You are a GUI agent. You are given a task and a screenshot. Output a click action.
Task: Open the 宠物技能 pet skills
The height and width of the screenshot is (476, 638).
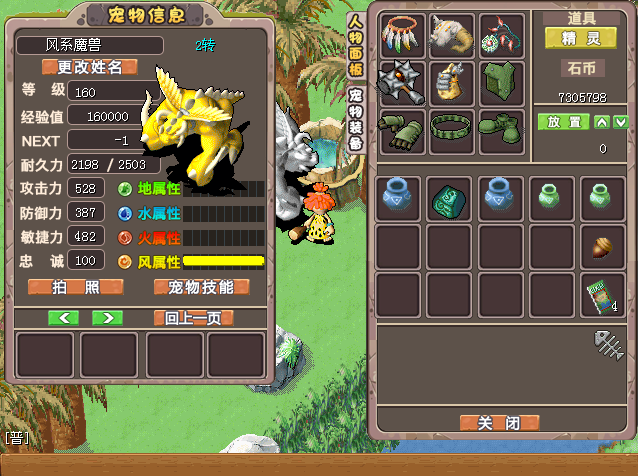tap(201, 287)
